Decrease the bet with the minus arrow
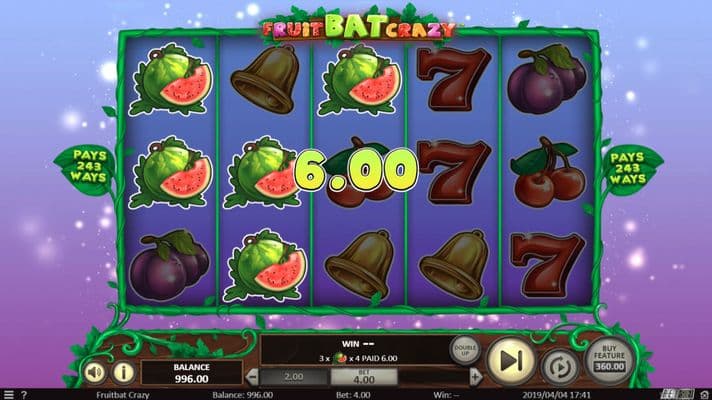The image size is (712, 400). click(x=253, y=377)
